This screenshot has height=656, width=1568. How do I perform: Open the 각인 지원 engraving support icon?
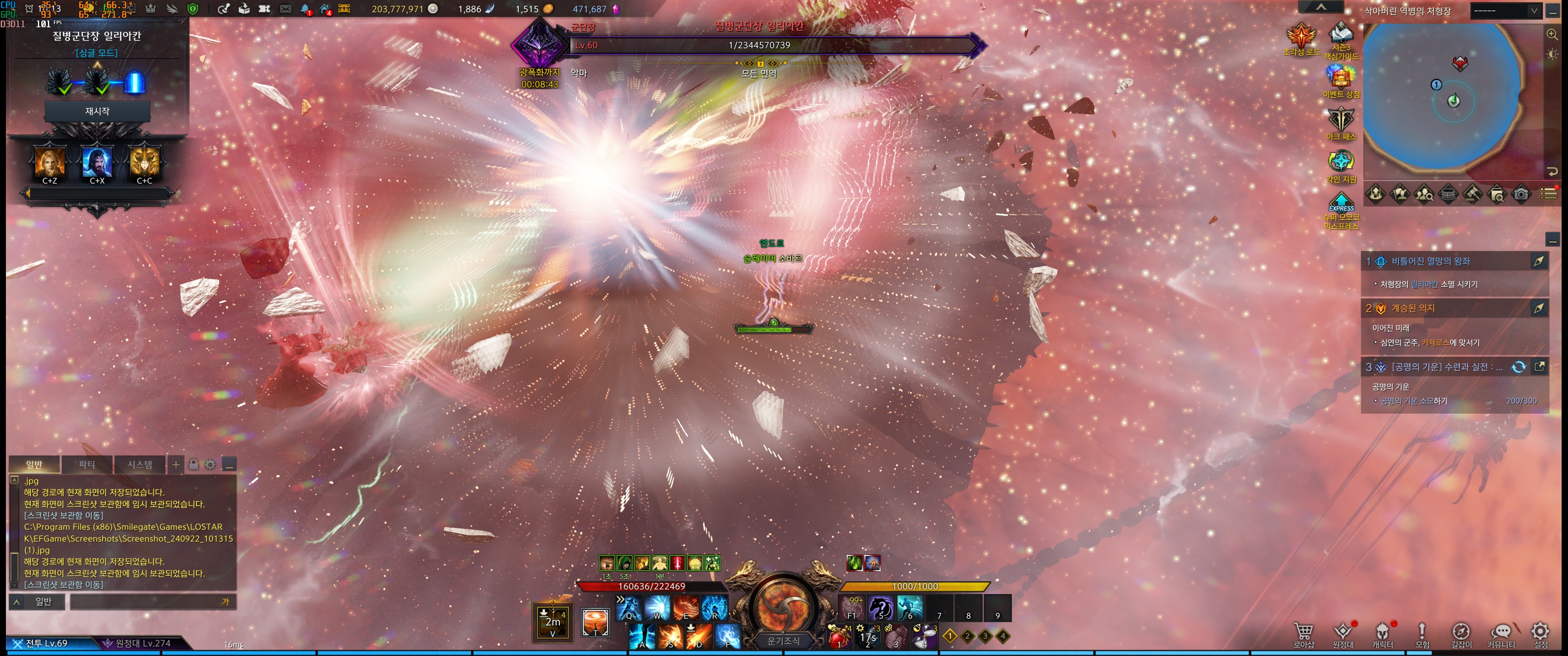1341,165
